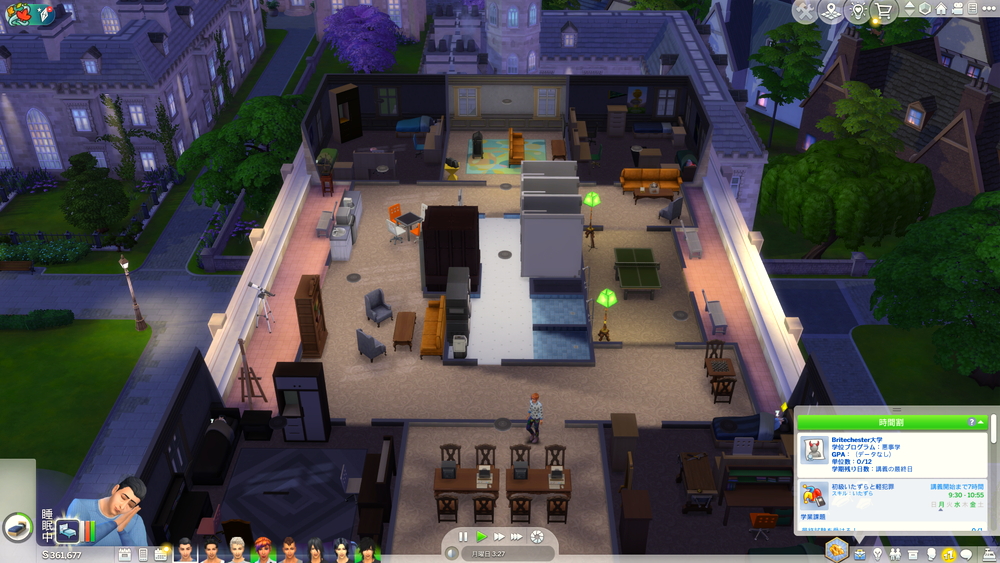
Task: Click the lightbulb with heart icon
Action: [x=856, y=11]
